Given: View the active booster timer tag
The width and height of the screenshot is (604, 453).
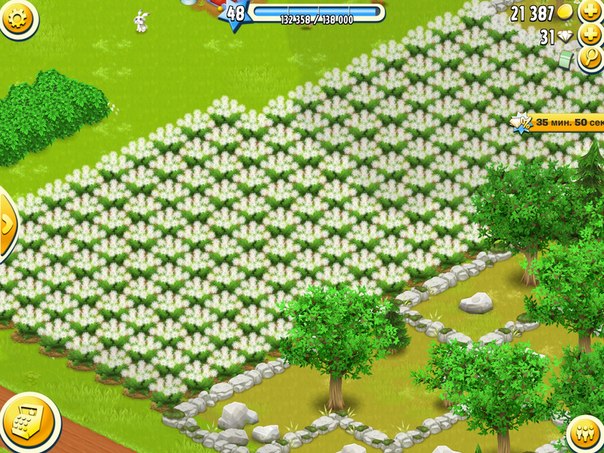Looking at the screenshot, I should 556,123.
